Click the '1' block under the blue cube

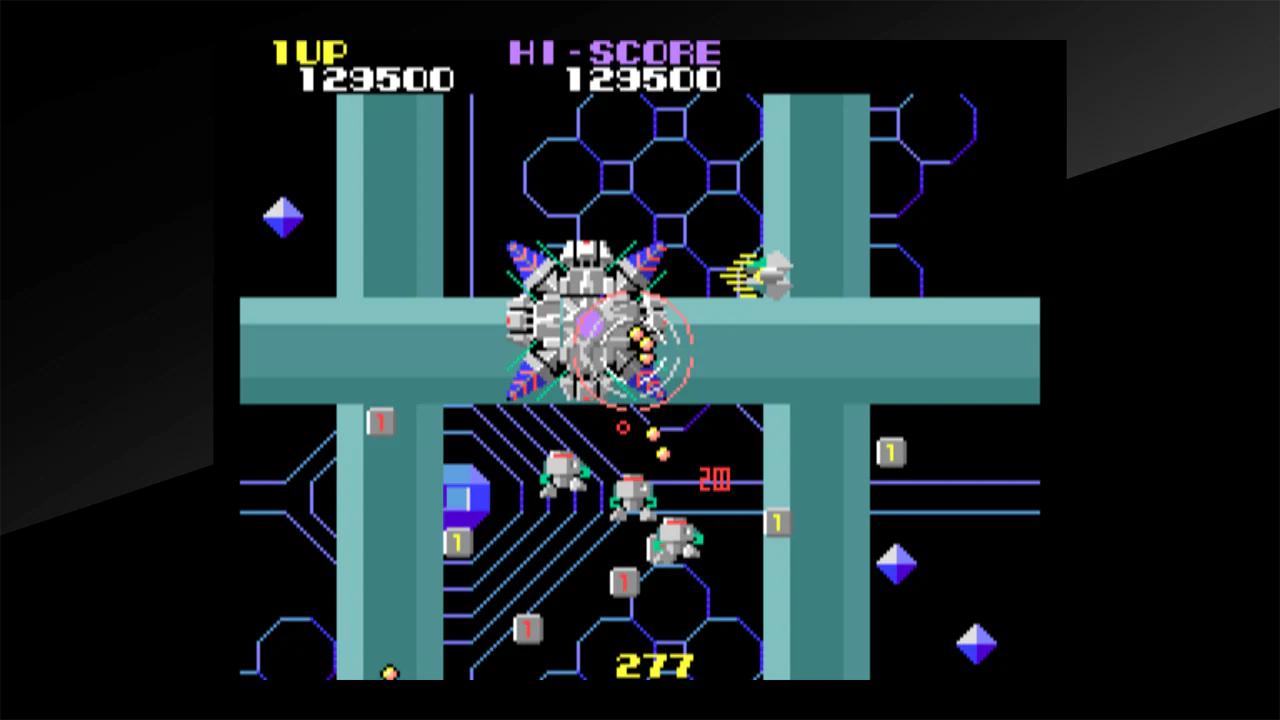tap(455, 542)
